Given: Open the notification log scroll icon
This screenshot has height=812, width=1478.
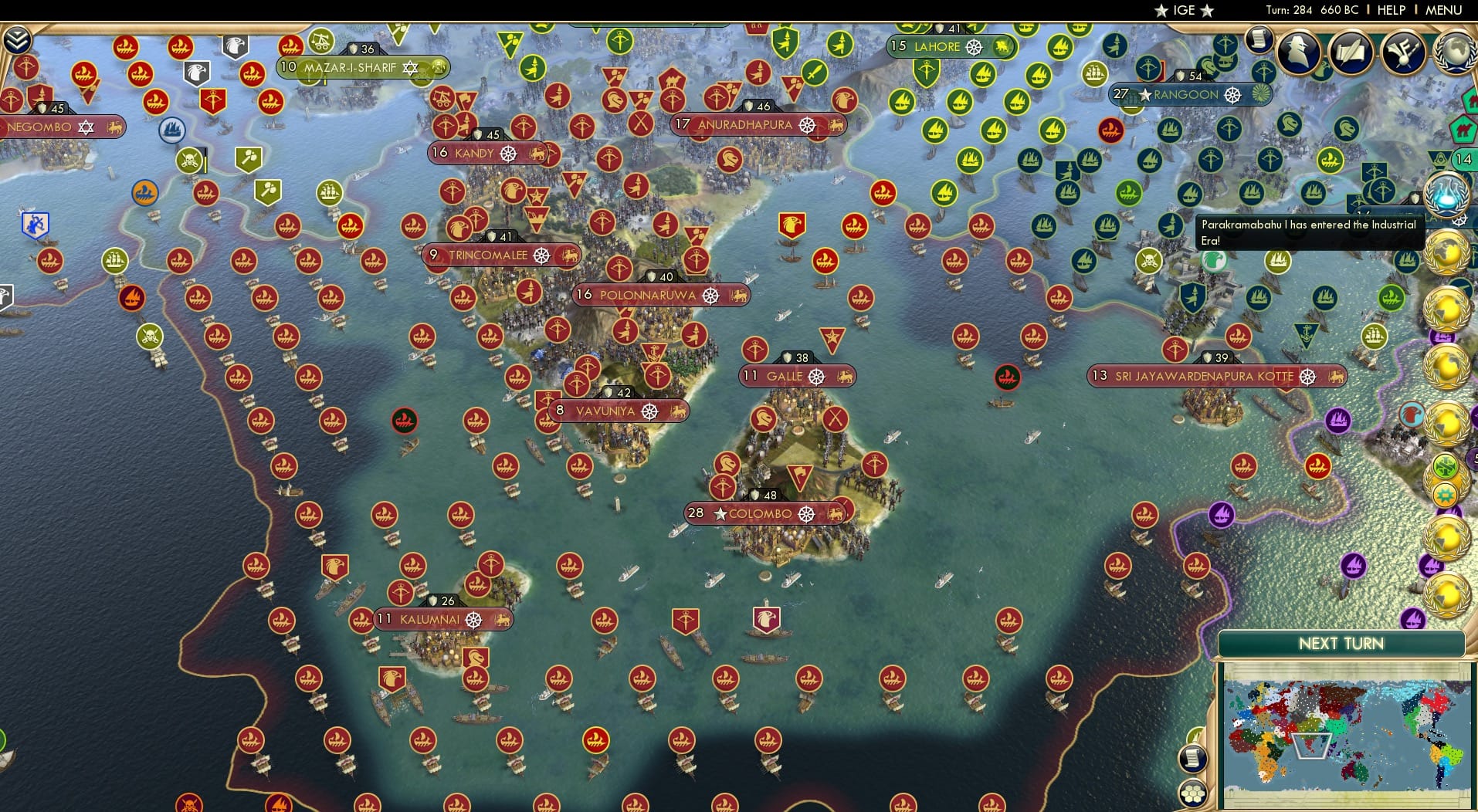Looking at the screenshot, I should pyautogui.click(x=1259, y=39).
